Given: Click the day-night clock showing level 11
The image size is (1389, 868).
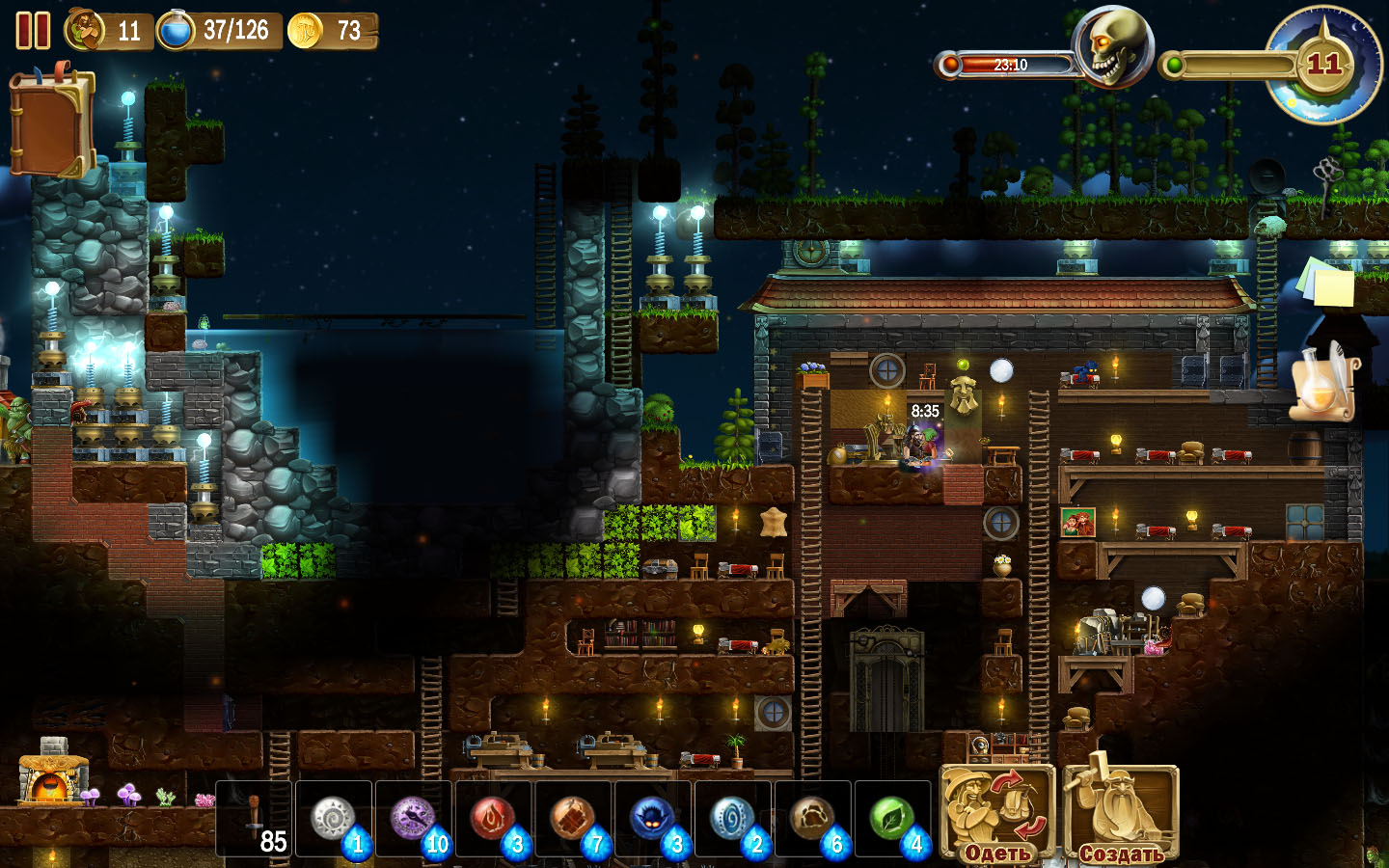Looking at the screenshot, I should (1323, 65).
